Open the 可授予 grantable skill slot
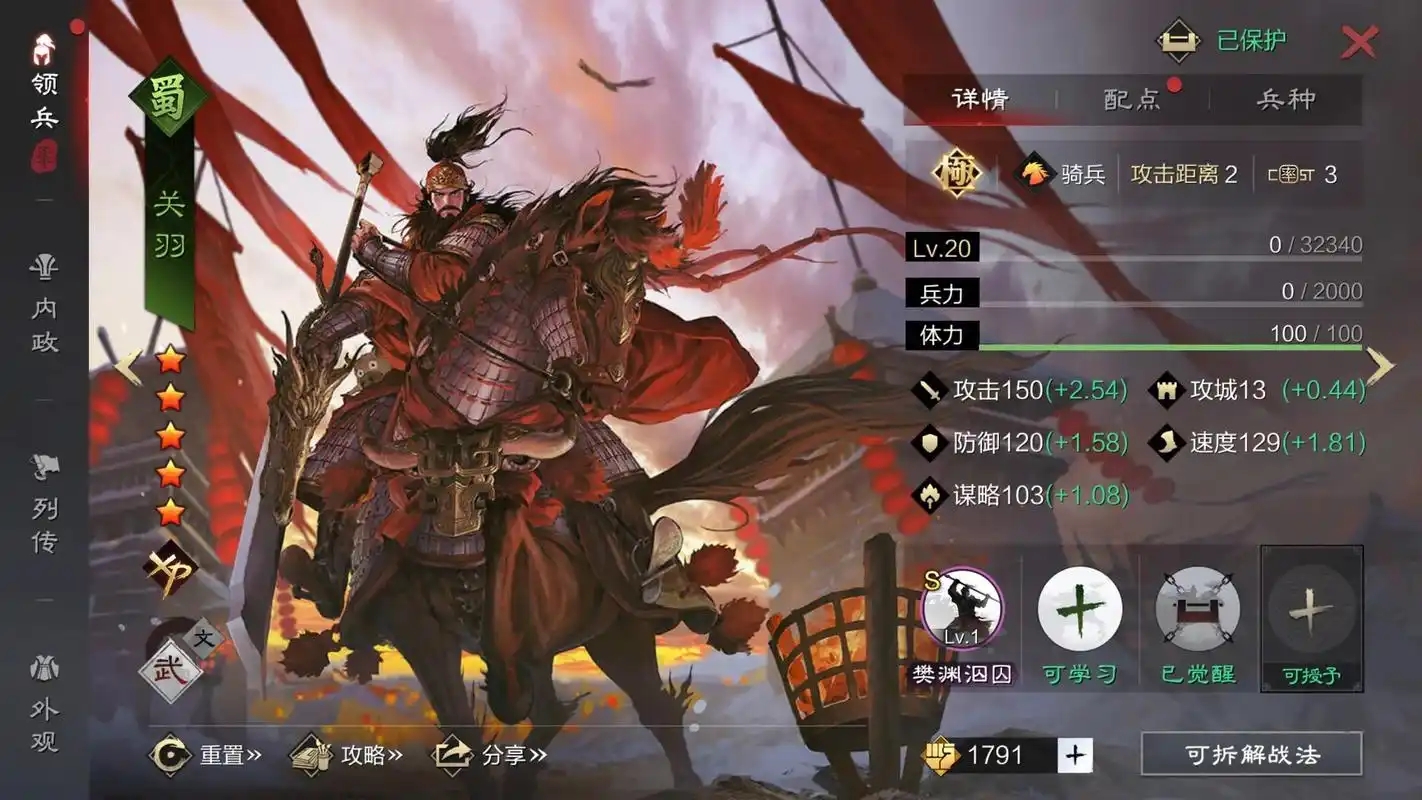The height and width of the screenshot is (800, 1422). [1310, 608]
